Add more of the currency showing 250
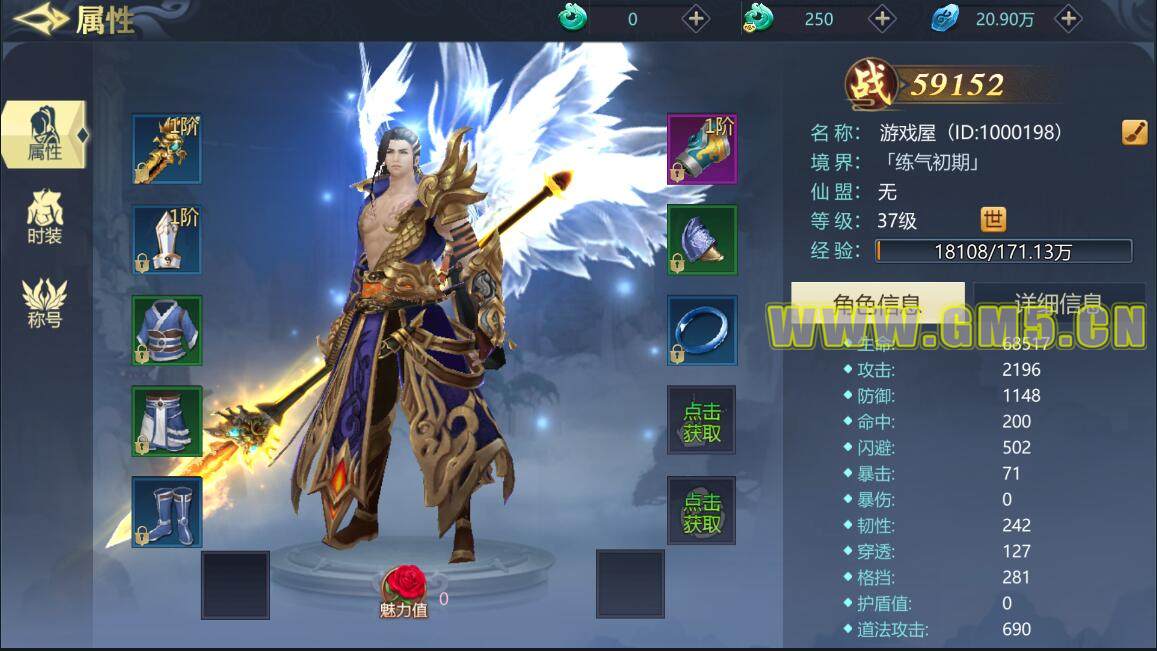This screenshot has height=651, width=1157. [882, 18]
